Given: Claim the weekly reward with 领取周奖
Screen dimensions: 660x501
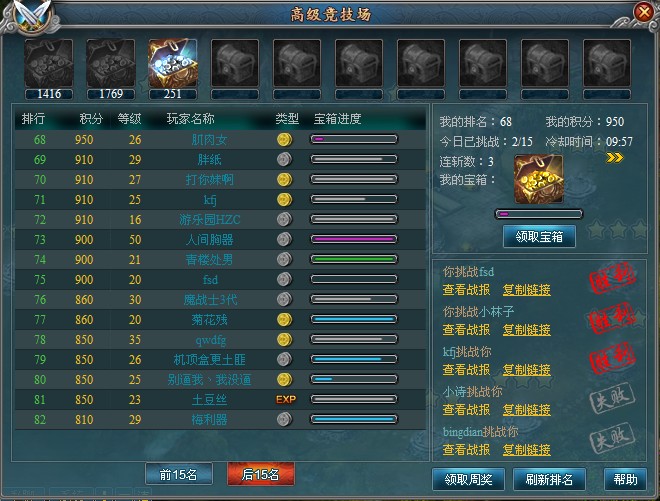Looking at the screenshot, I should pyautogui.click(x=465, y=479).
